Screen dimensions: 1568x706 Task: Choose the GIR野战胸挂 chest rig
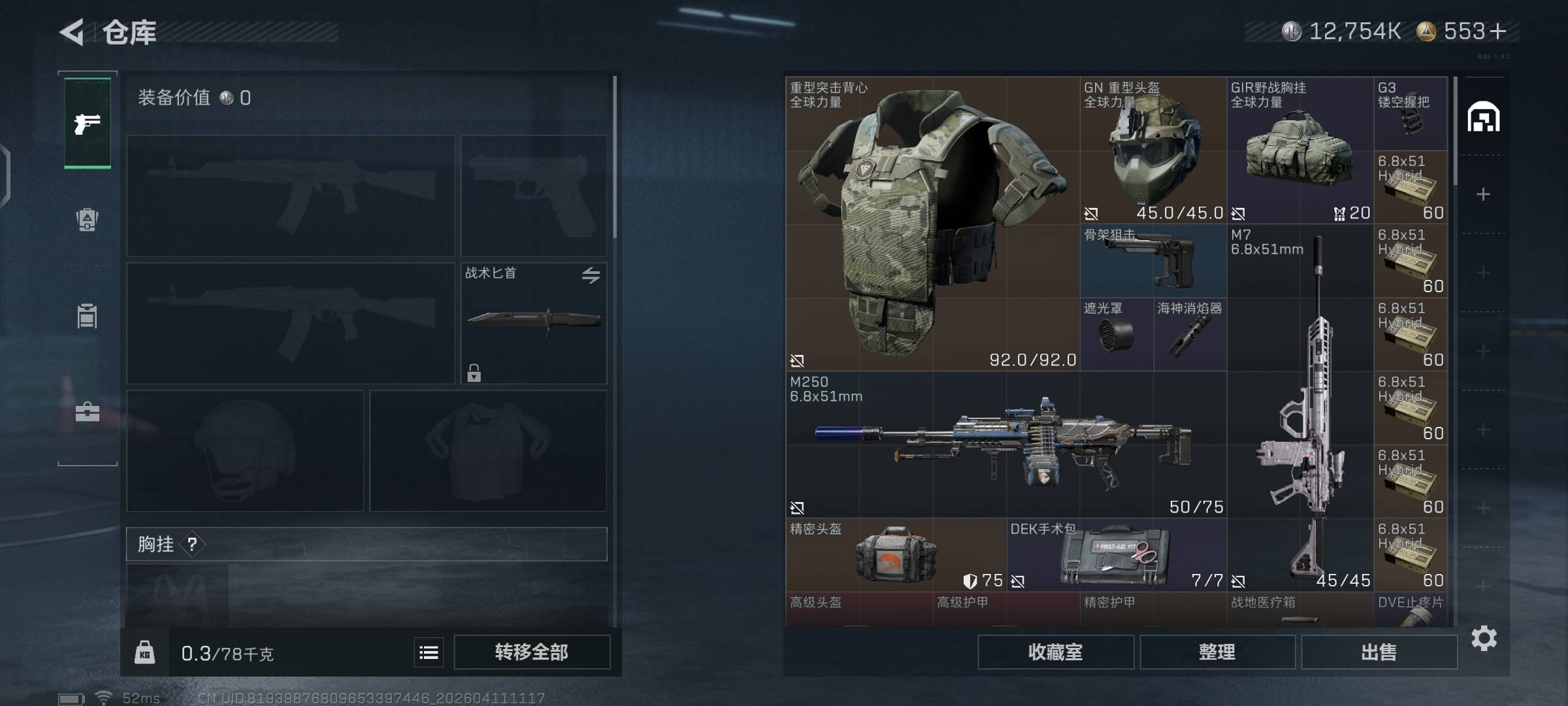pyautogui.click(x=1299, y=150)
